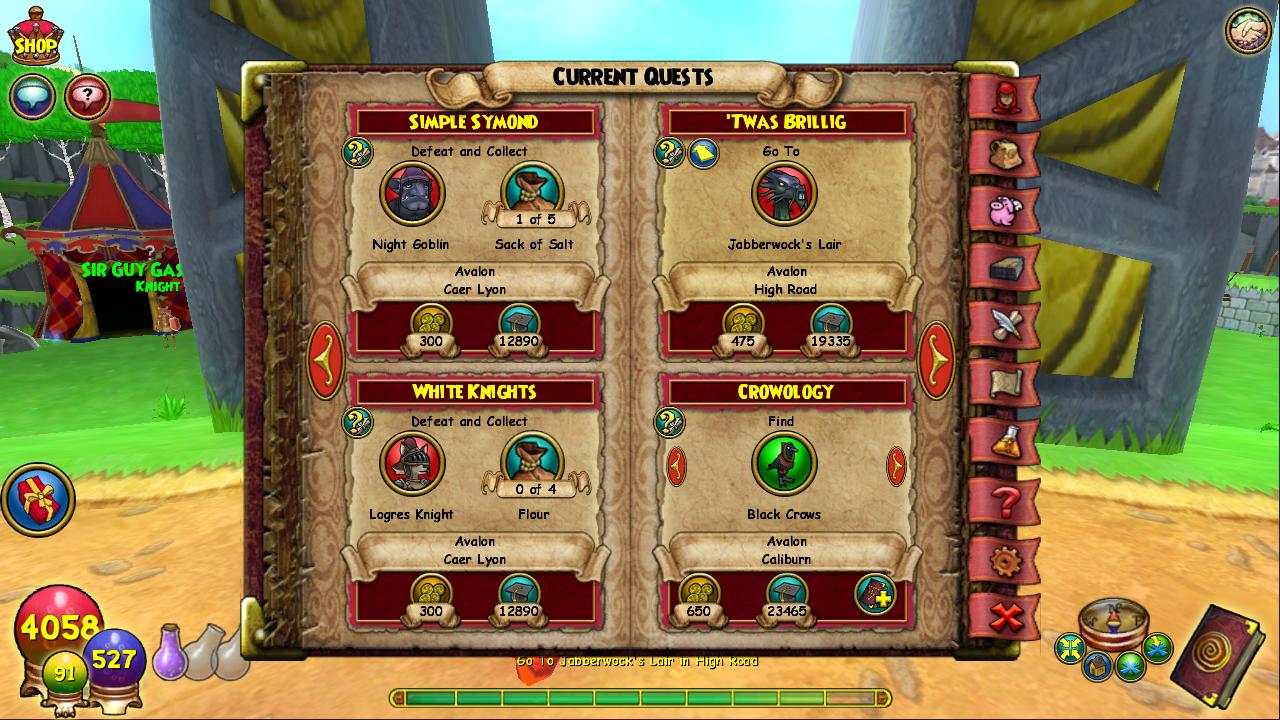Image resolution: width=1280 pixels, height=720 pixels.
Task: Click the Crowology add-book icon
Action: [875, 594]
